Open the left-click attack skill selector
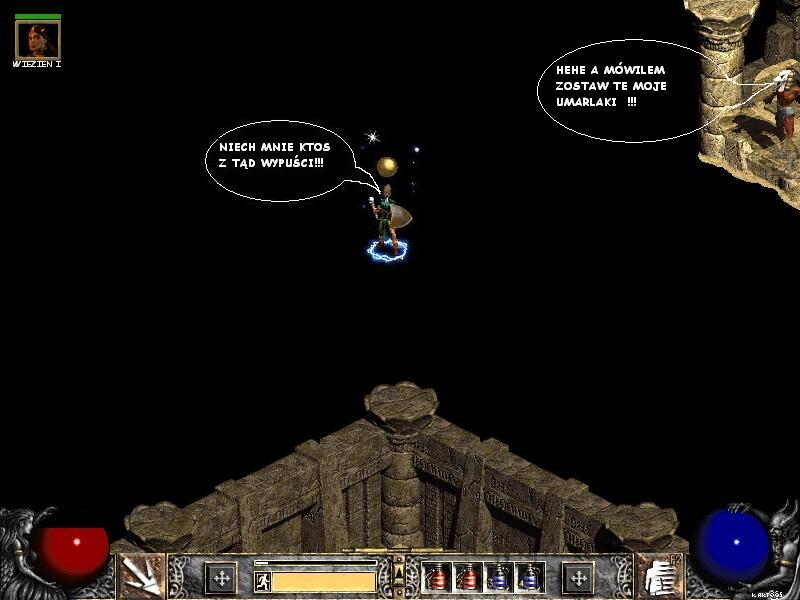800x600 pixels. click(141, 576)
